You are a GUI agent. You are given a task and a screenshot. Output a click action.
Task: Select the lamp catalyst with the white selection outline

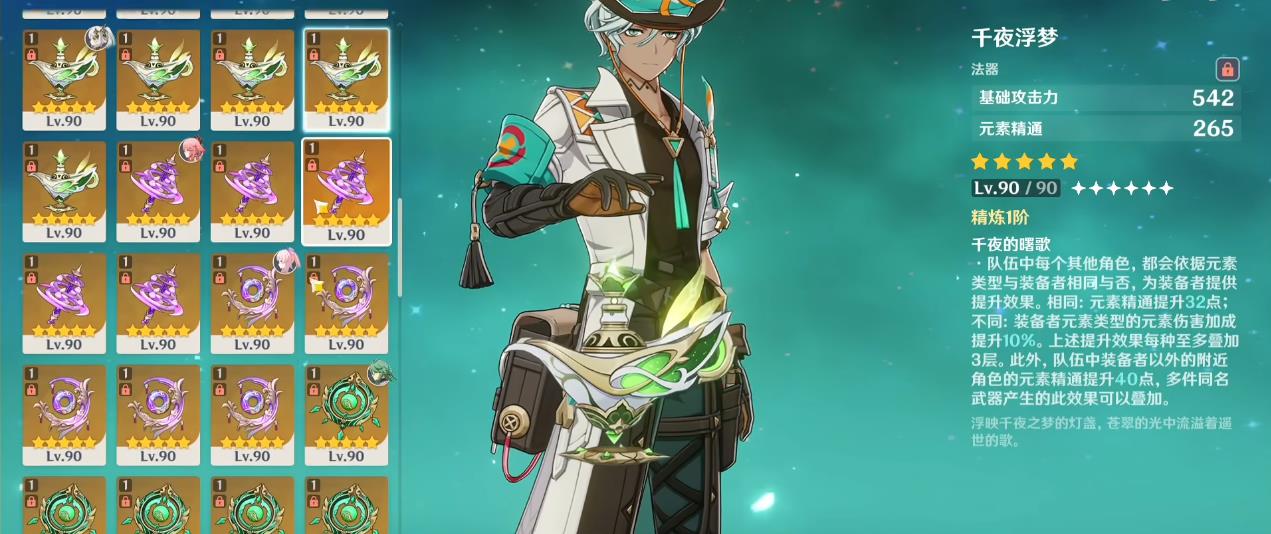coord(346,79)
